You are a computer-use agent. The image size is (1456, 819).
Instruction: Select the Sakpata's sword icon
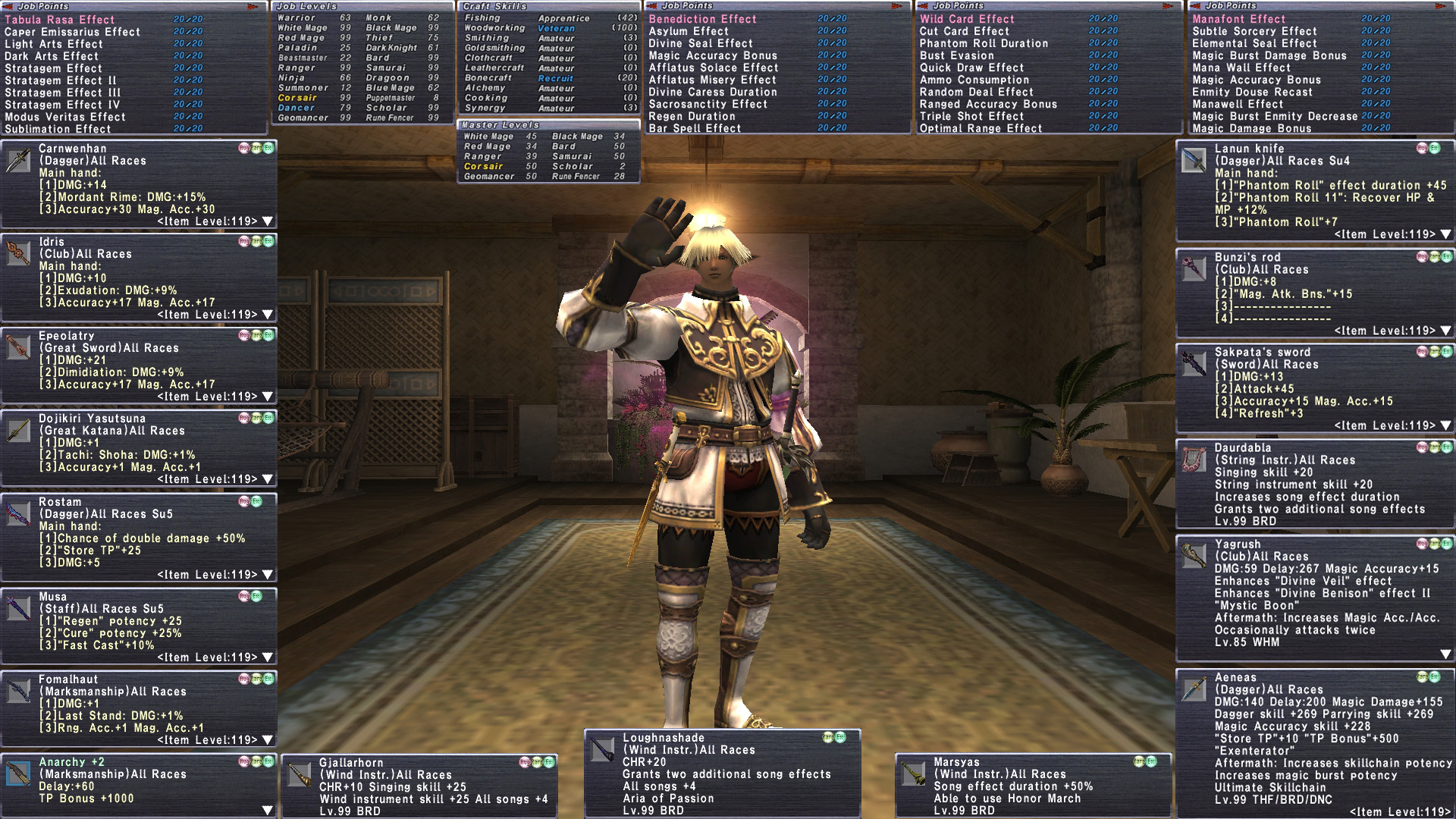pos(1194,365)
